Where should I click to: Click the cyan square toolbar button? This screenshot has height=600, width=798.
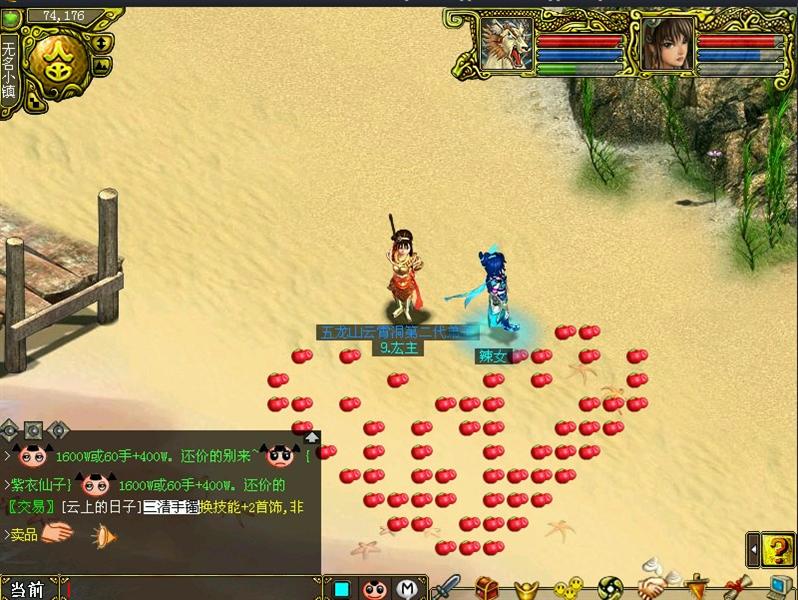[x=342, y=588]
